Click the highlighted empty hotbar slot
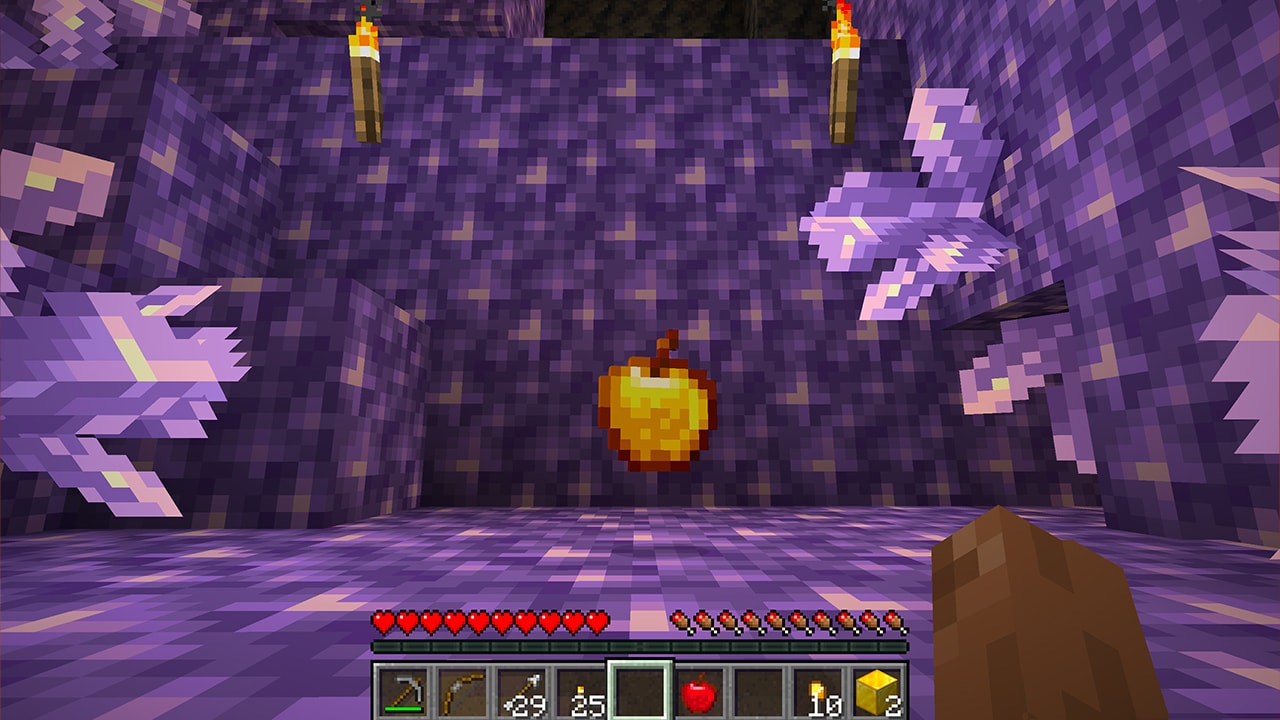 (x=640, y=691)
